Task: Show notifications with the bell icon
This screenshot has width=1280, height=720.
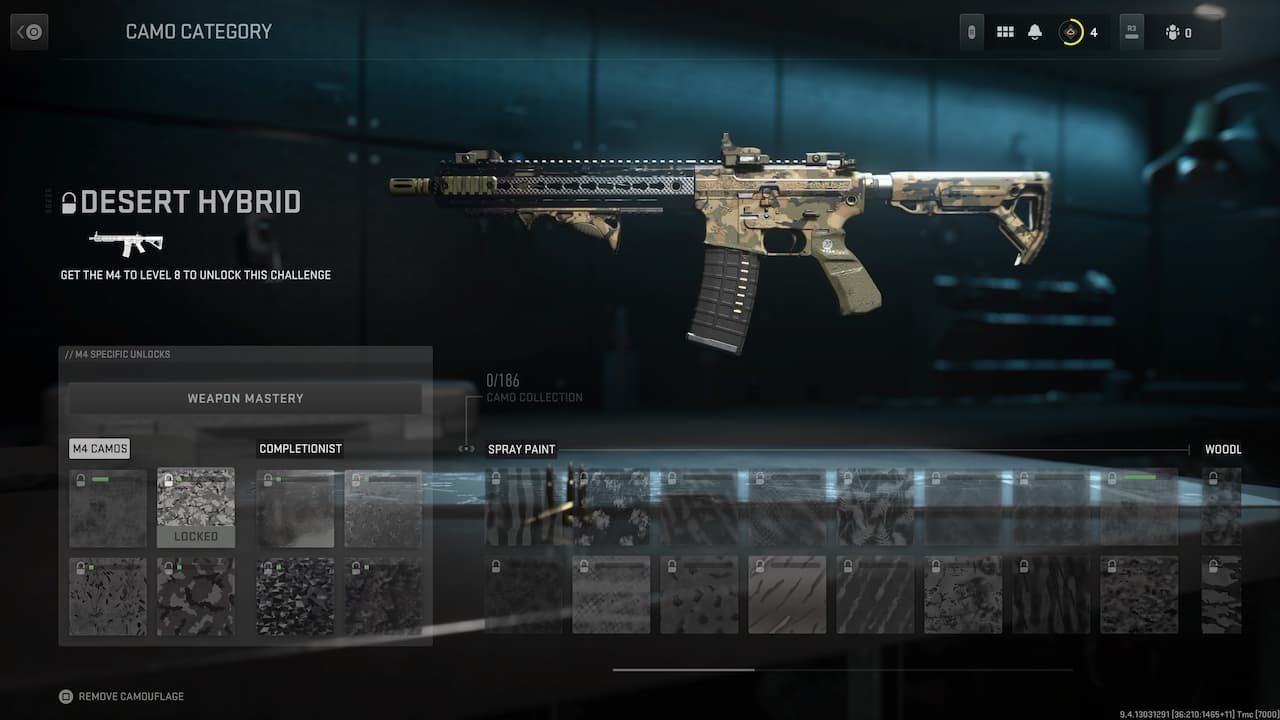Action: (x=1035, y=32)
